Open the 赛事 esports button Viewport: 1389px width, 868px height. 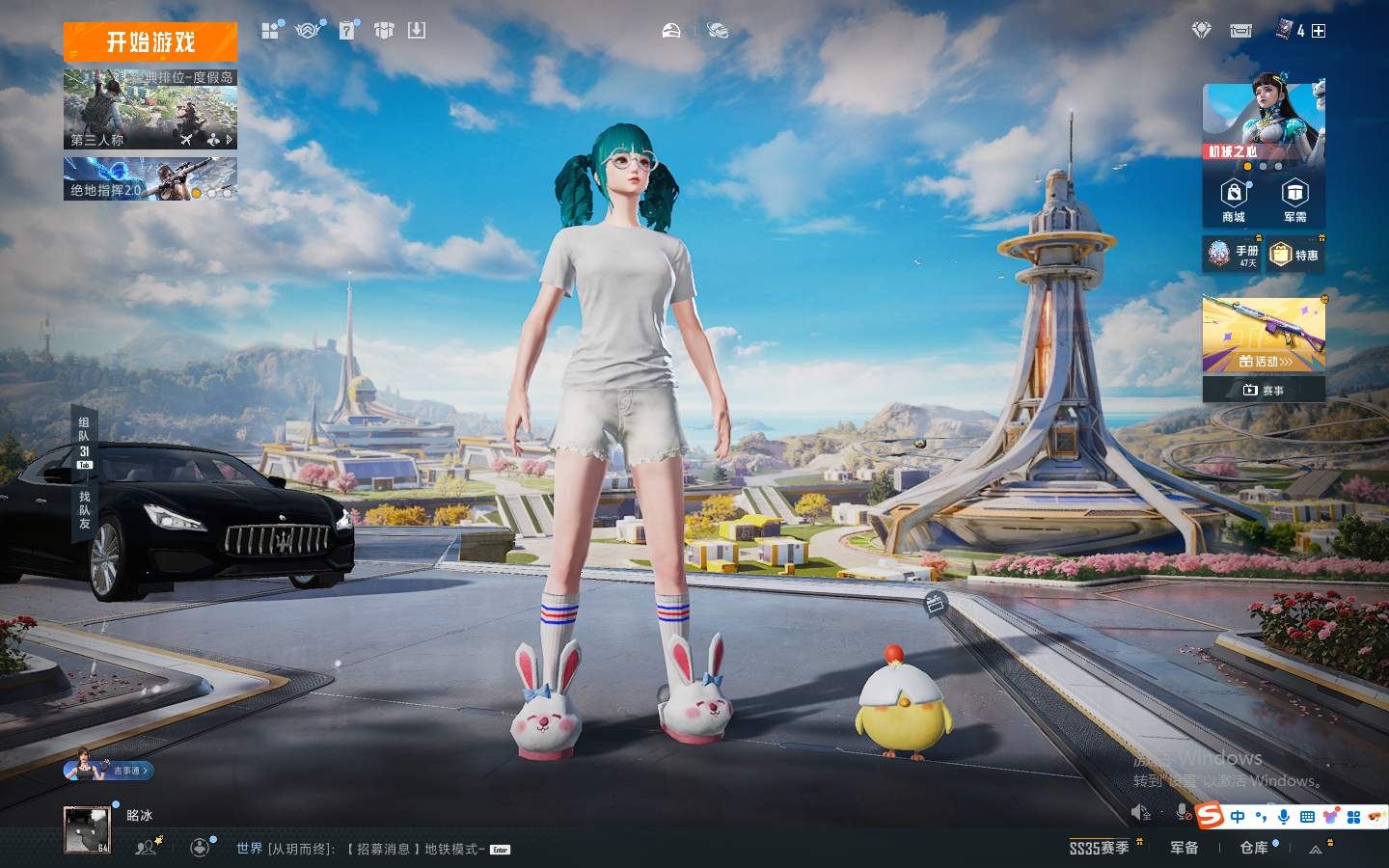tap(1264, 390)
